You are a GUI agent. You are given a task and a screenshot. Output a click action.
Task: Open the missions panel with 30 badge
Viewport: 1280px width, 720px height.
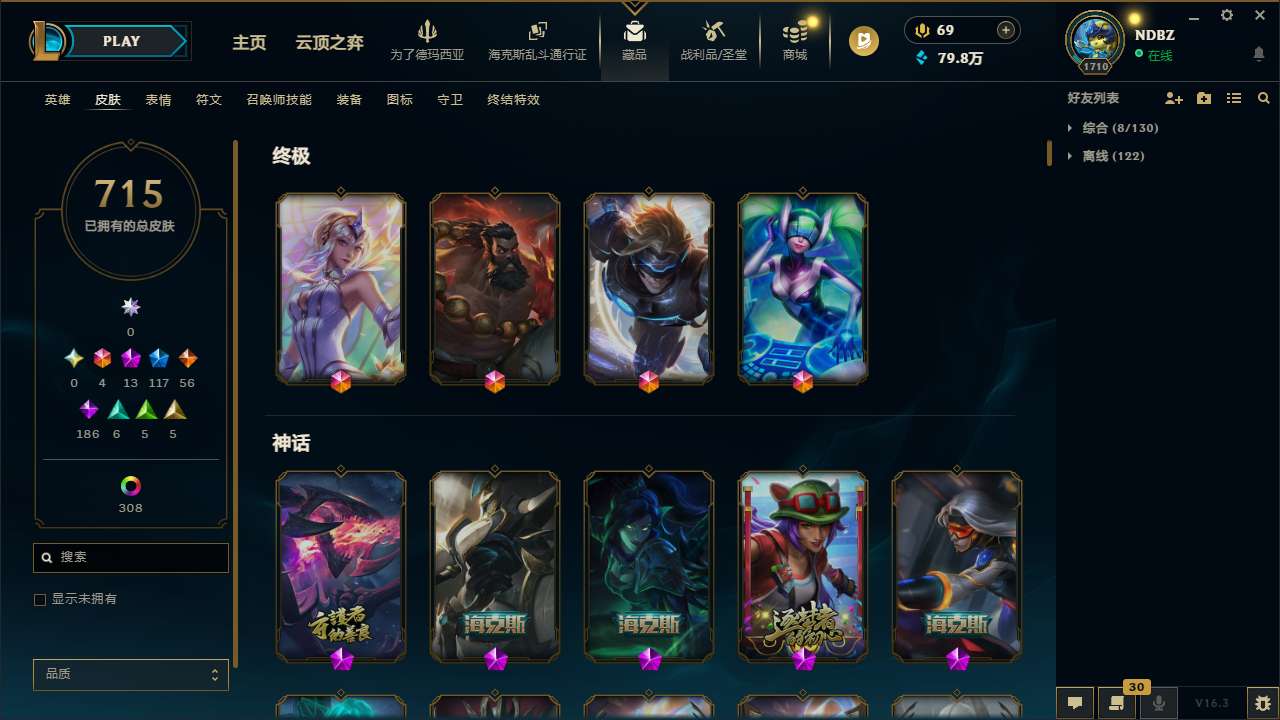tap(1116, 703)
